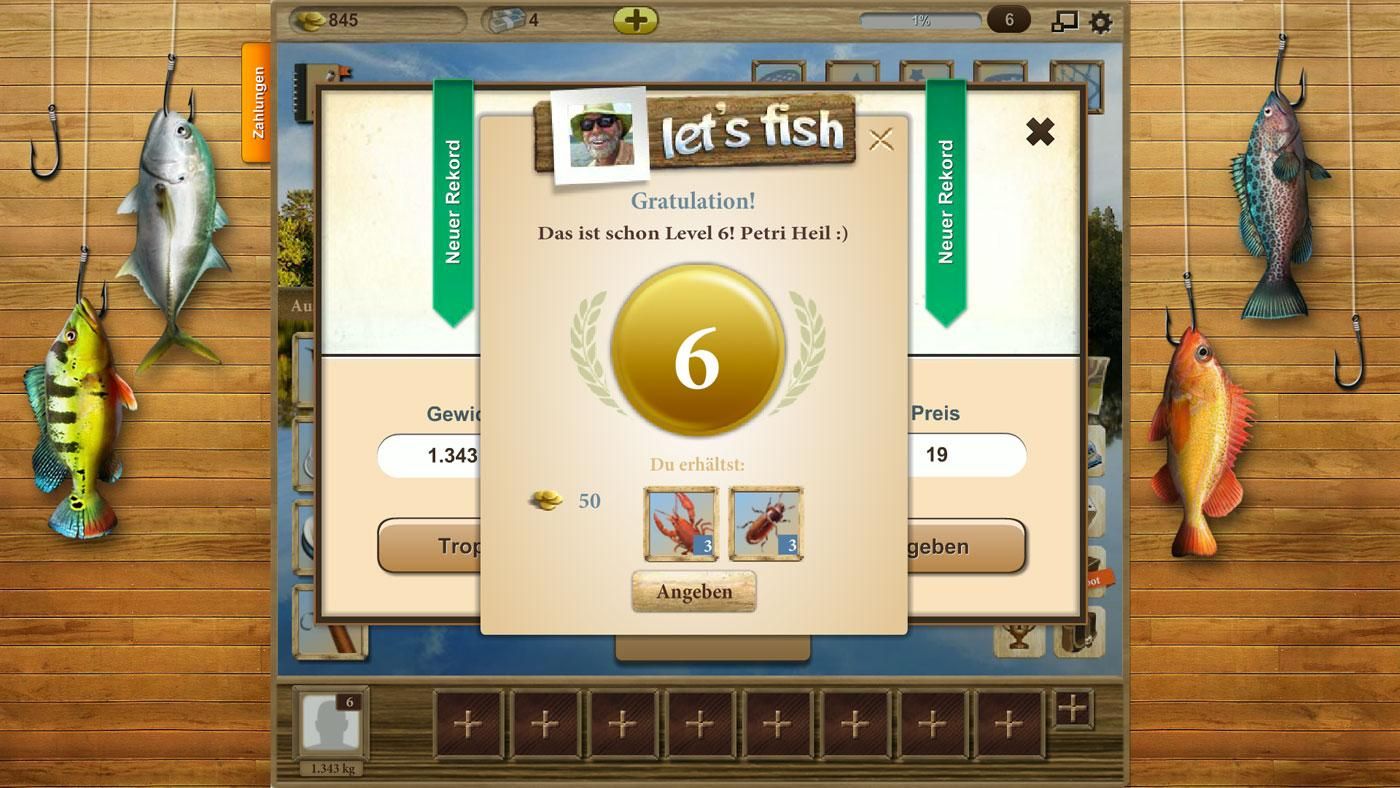Viewport: 1400px width, 788px height.
Task: Select the beetle reward item showing 3
Action: pyautogui.click(x=765, y=522)
